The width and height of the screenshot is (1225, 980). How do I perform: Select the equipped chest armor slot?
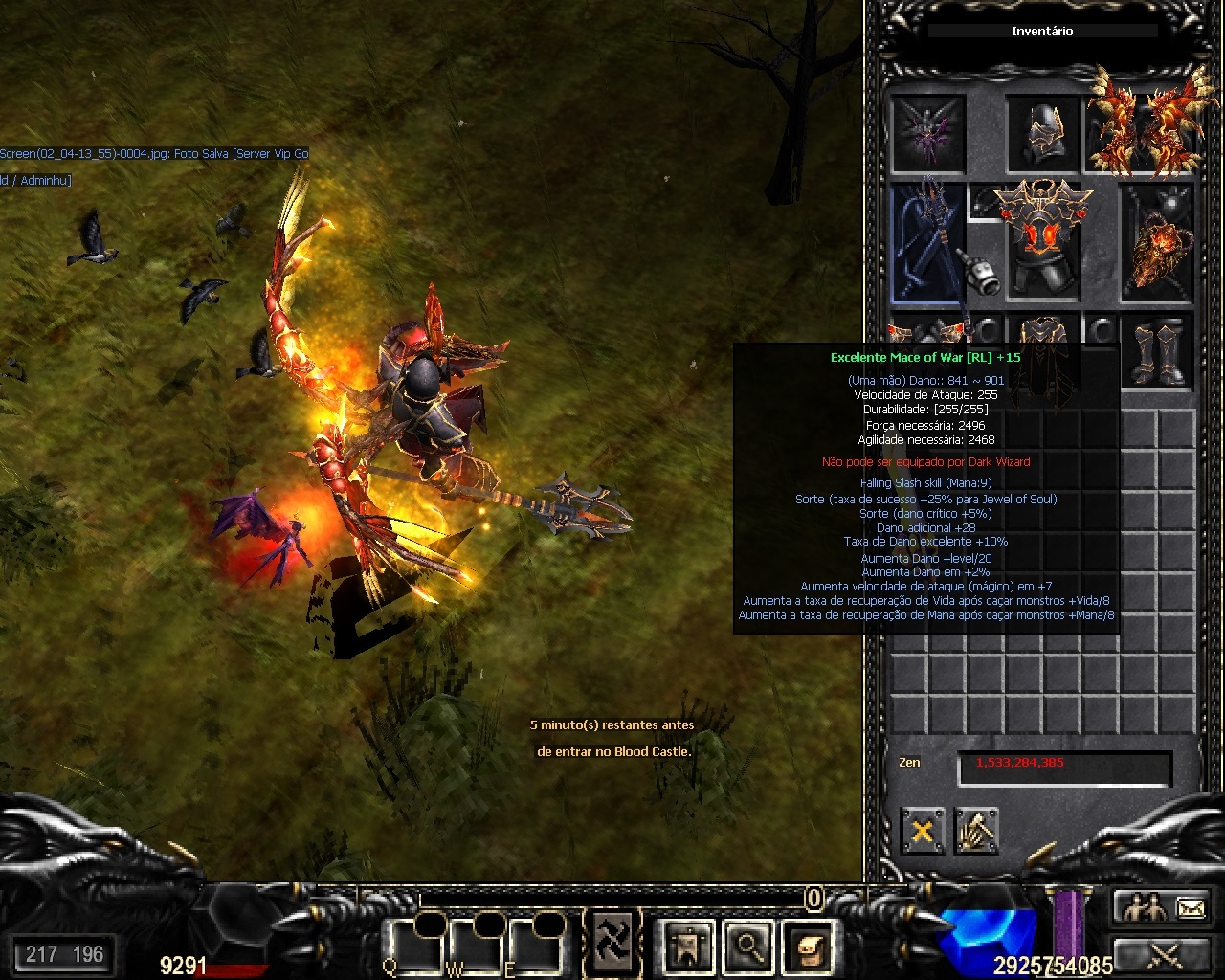(1043, 239)
